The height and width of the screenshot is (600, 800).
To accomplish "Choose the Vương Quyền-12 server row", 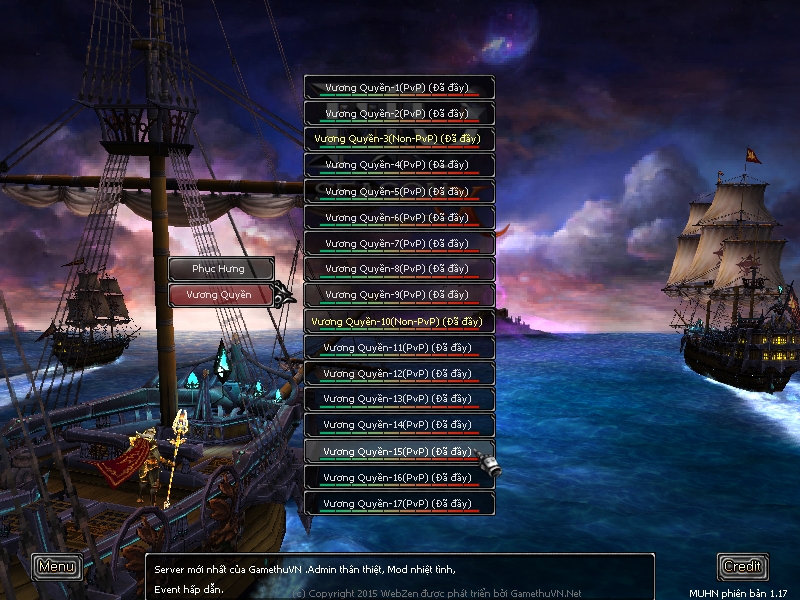I will pos(399,374).
